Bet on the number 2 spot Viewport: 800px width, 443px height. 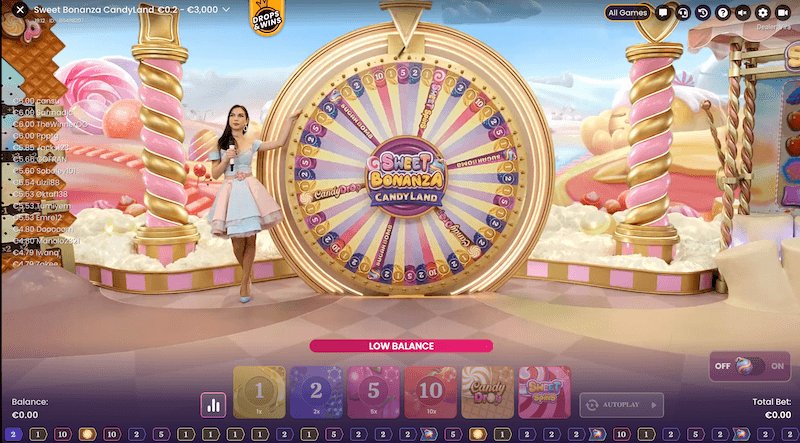[x=316, y=392]
